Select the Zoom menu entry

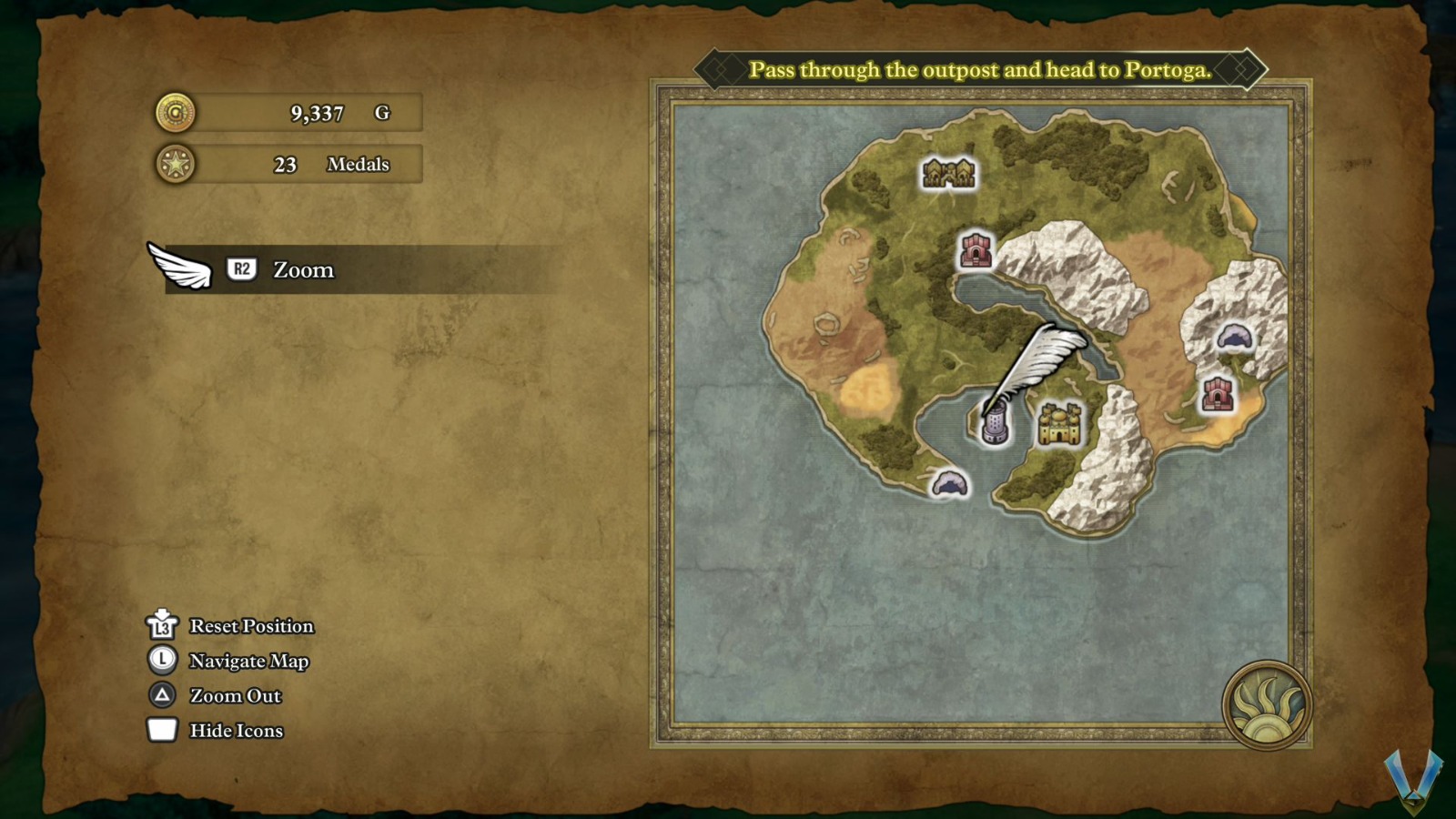pos(303,270)
